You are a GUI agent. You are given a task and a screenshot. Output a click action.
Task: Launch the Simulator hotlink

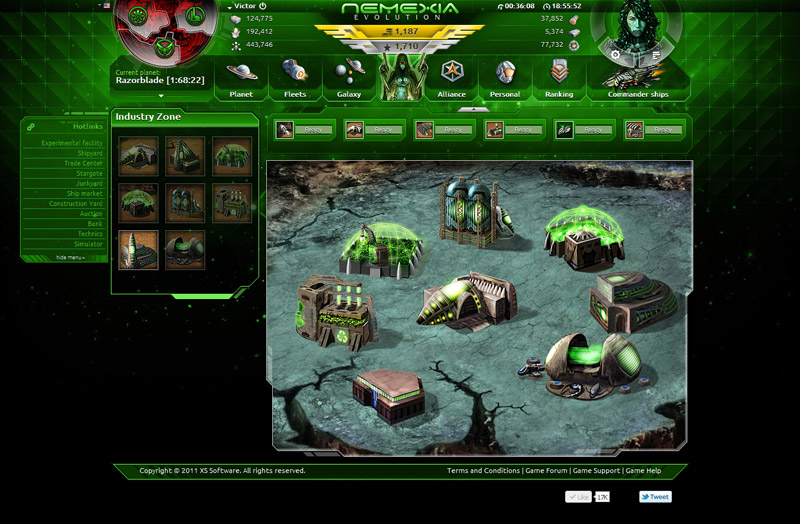click(x=87, y=244)
